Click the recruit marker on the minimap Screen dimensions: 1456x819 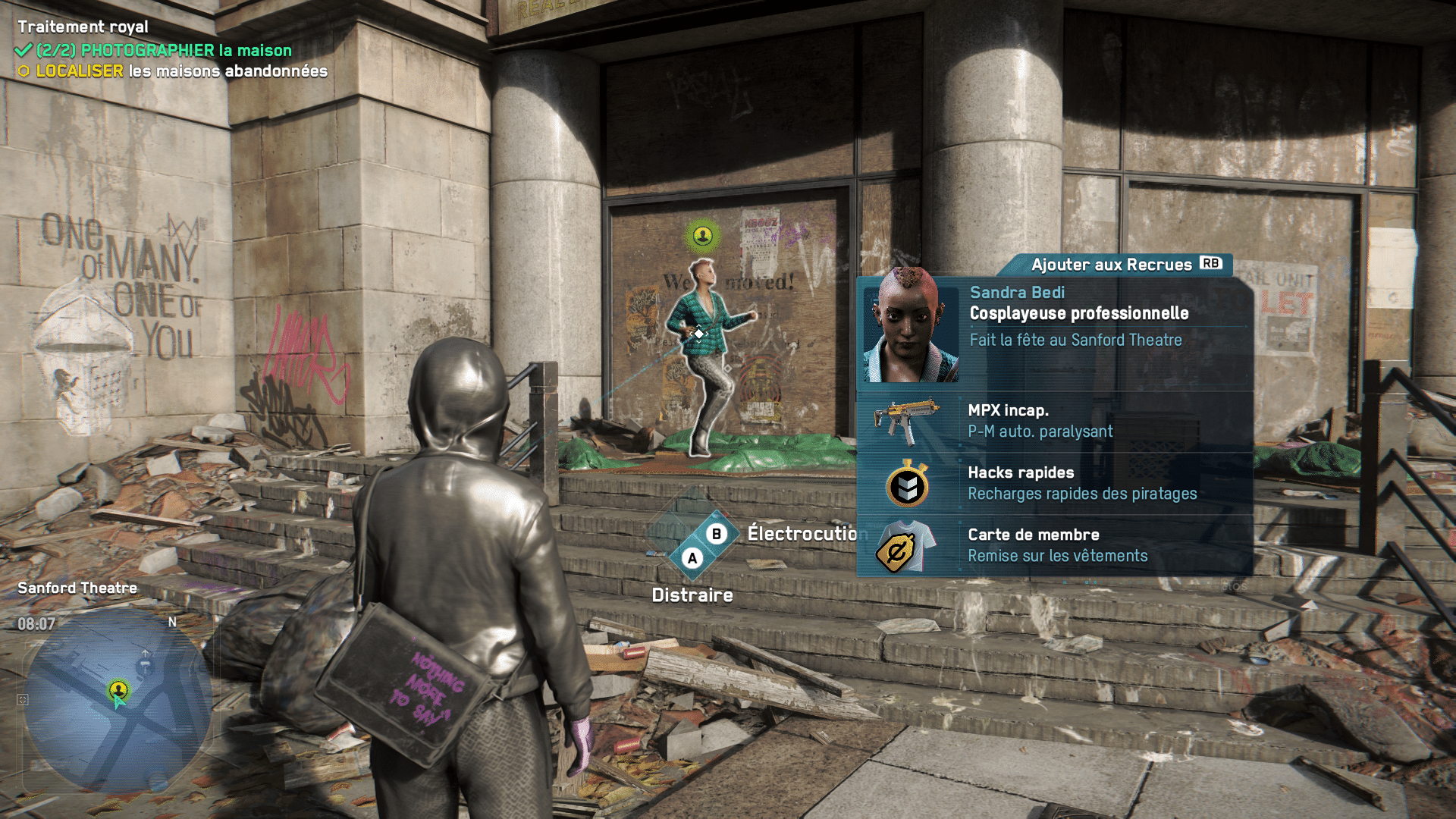pyautogui.click(x=118, y=689)
